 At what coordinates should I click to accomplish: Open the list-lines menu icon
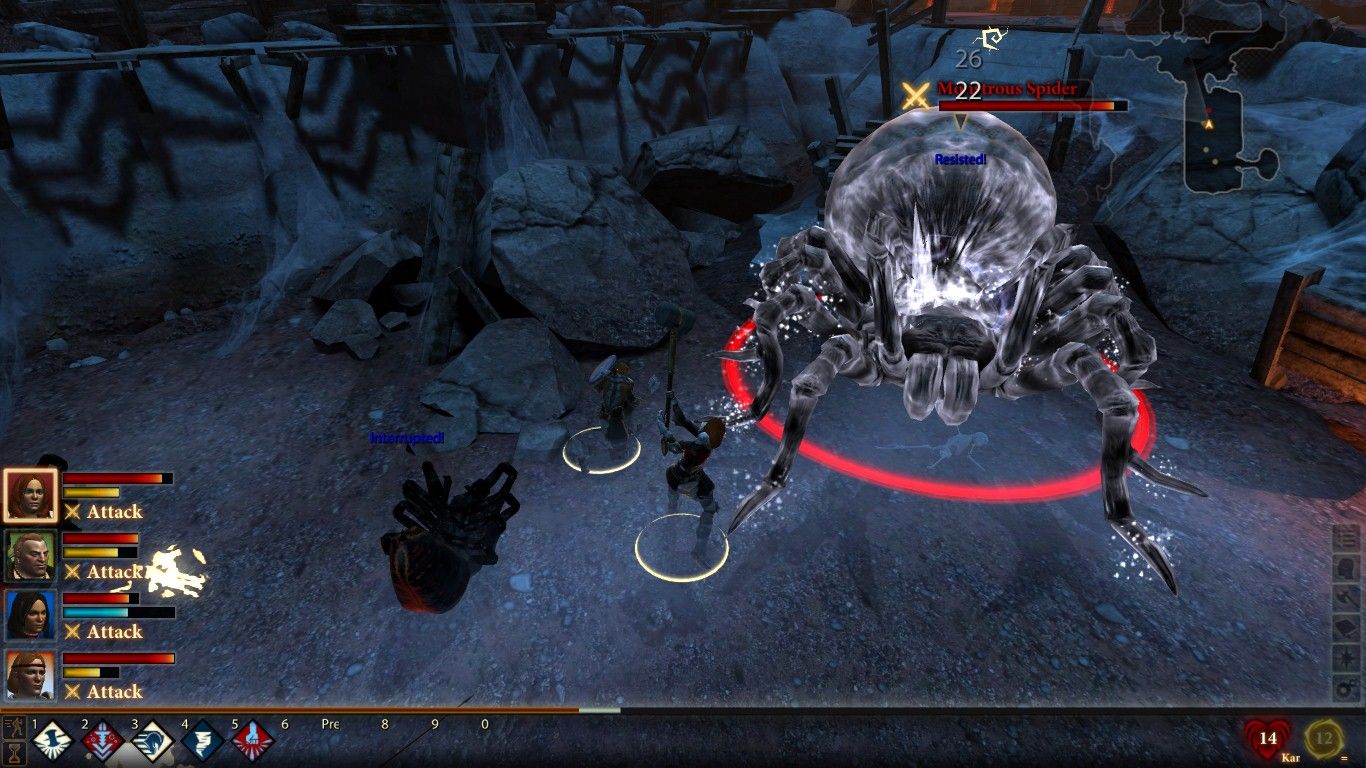coord(1347,539)
